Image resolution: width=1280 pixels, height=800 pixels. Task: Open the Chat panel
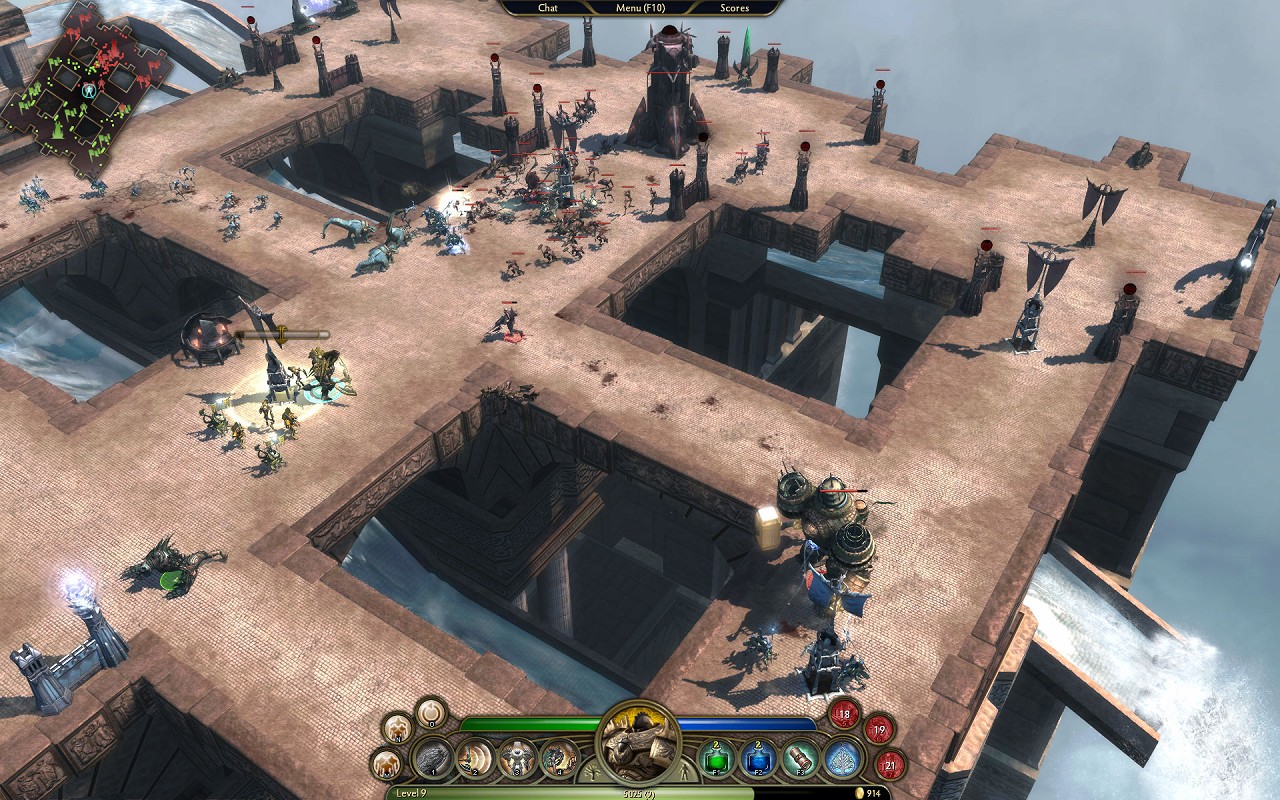pyautogui.click(x=548, y=8)
